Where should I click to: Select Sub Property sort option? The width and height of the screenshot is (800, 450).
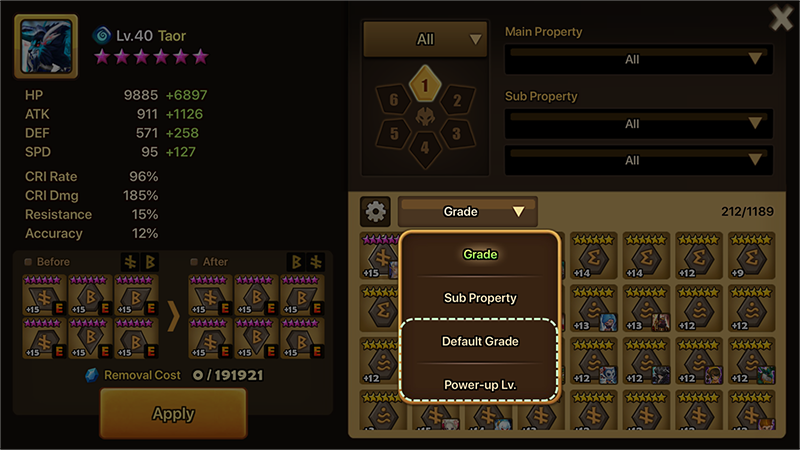[479, 298]
